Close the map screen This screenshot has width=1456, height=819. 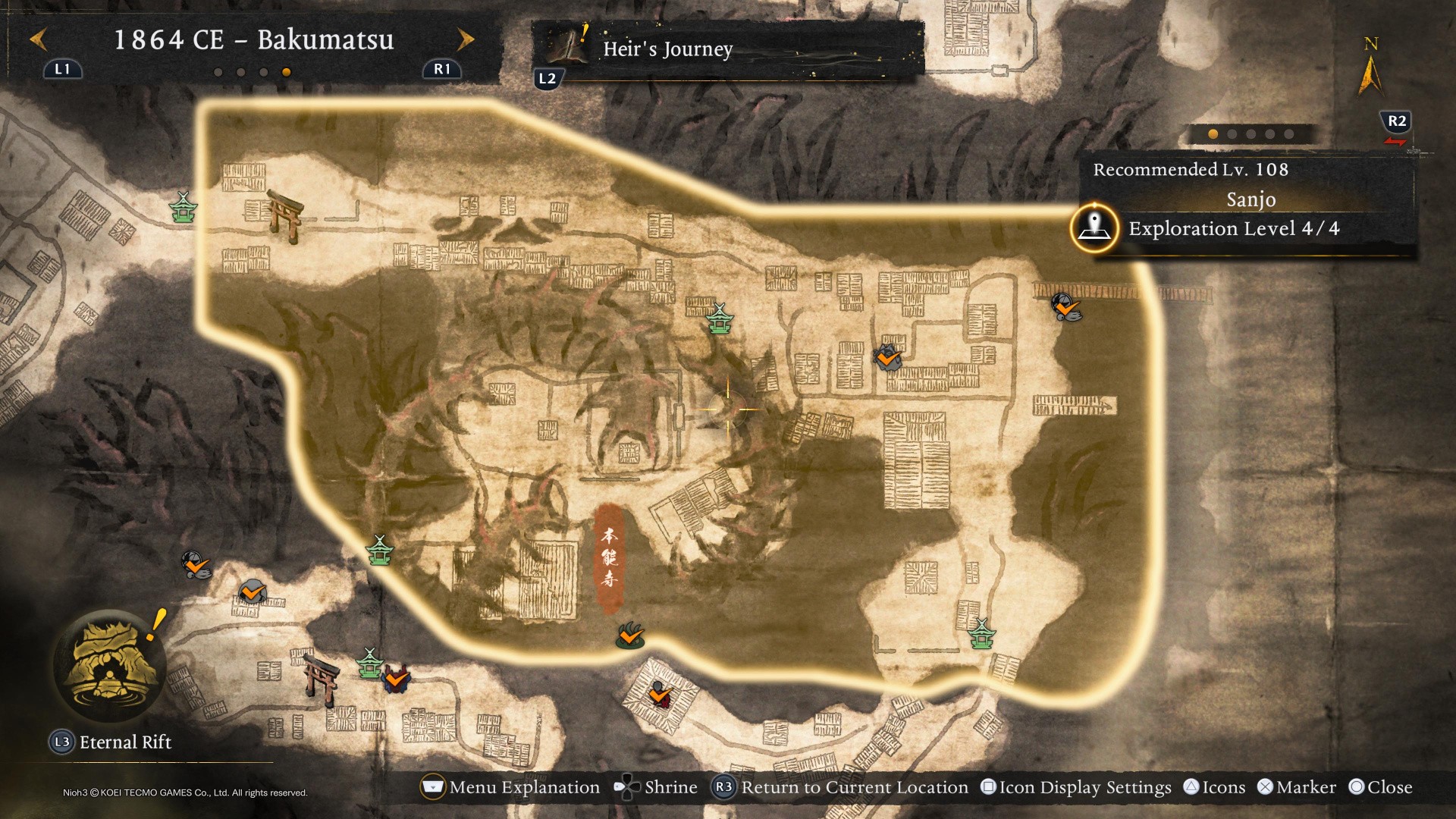pos(1380,787)
